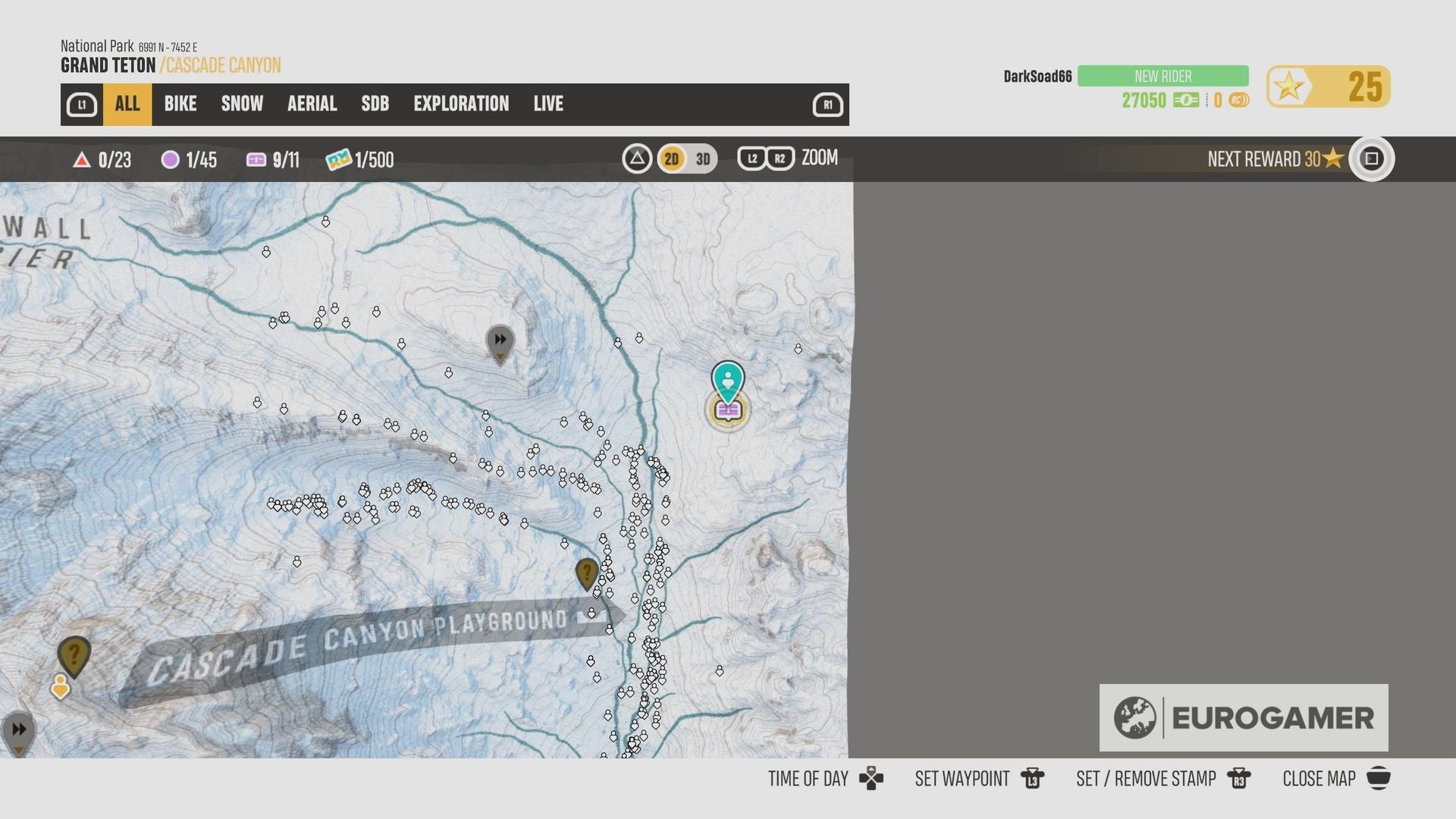Viewport: 1456px width, 819px height.
Task: Click SET WAYPOINT at the bottom
Action: 962,778
